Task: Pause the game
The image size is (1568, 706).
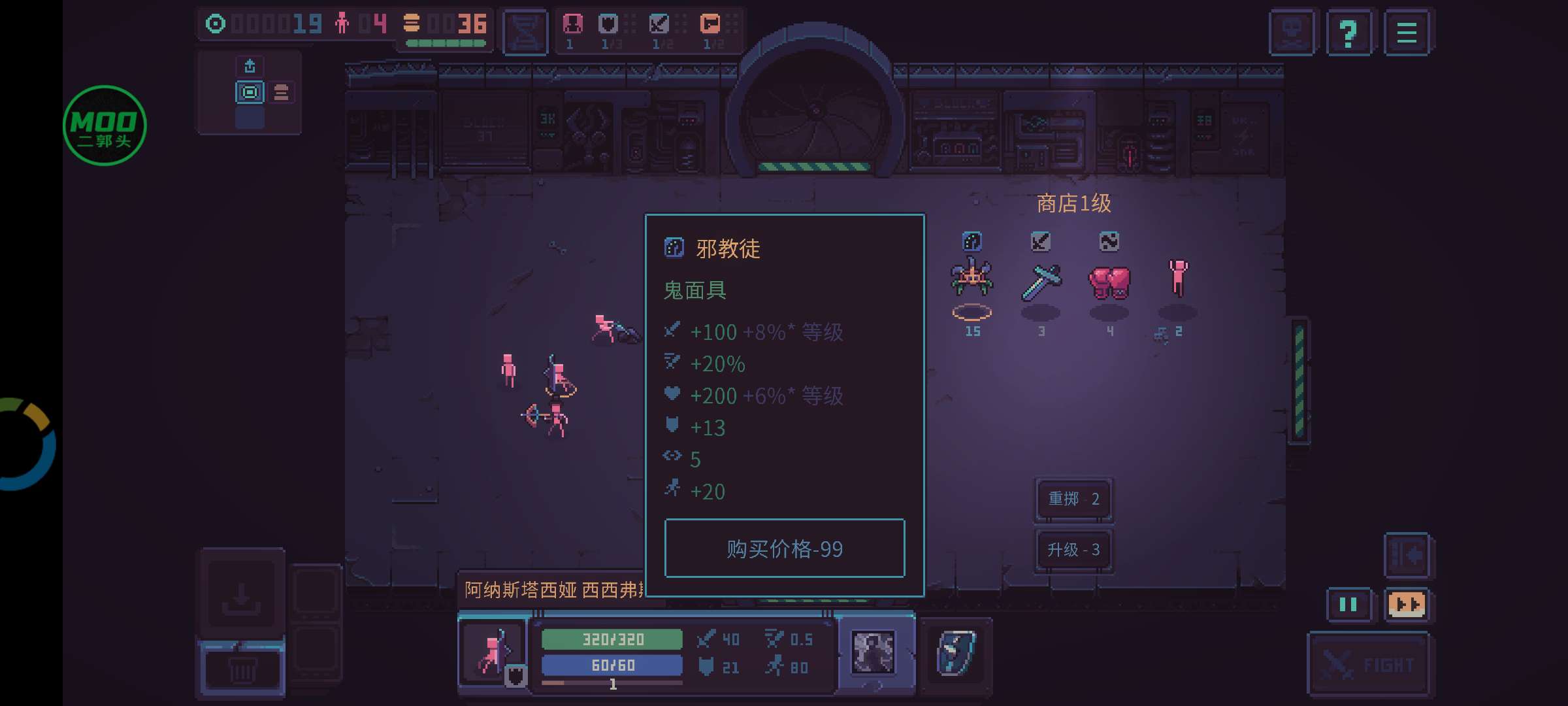Action: coord(1348,605)
